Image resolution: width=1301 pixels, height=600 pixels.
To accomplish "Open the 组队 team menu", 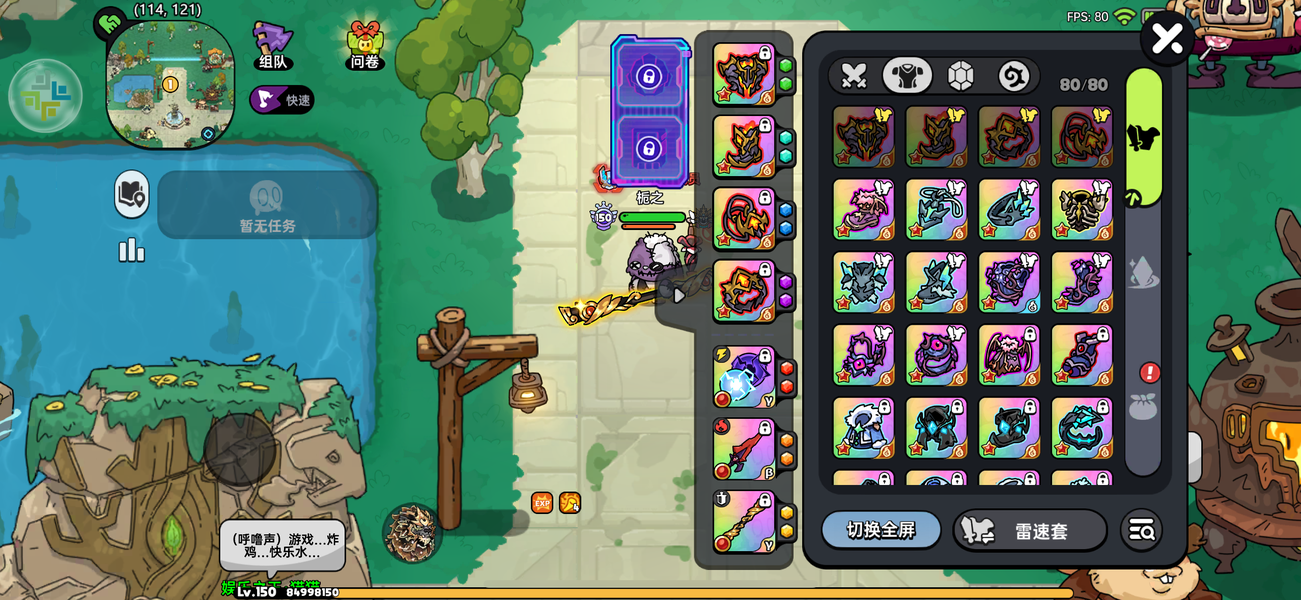I will 273,46.
